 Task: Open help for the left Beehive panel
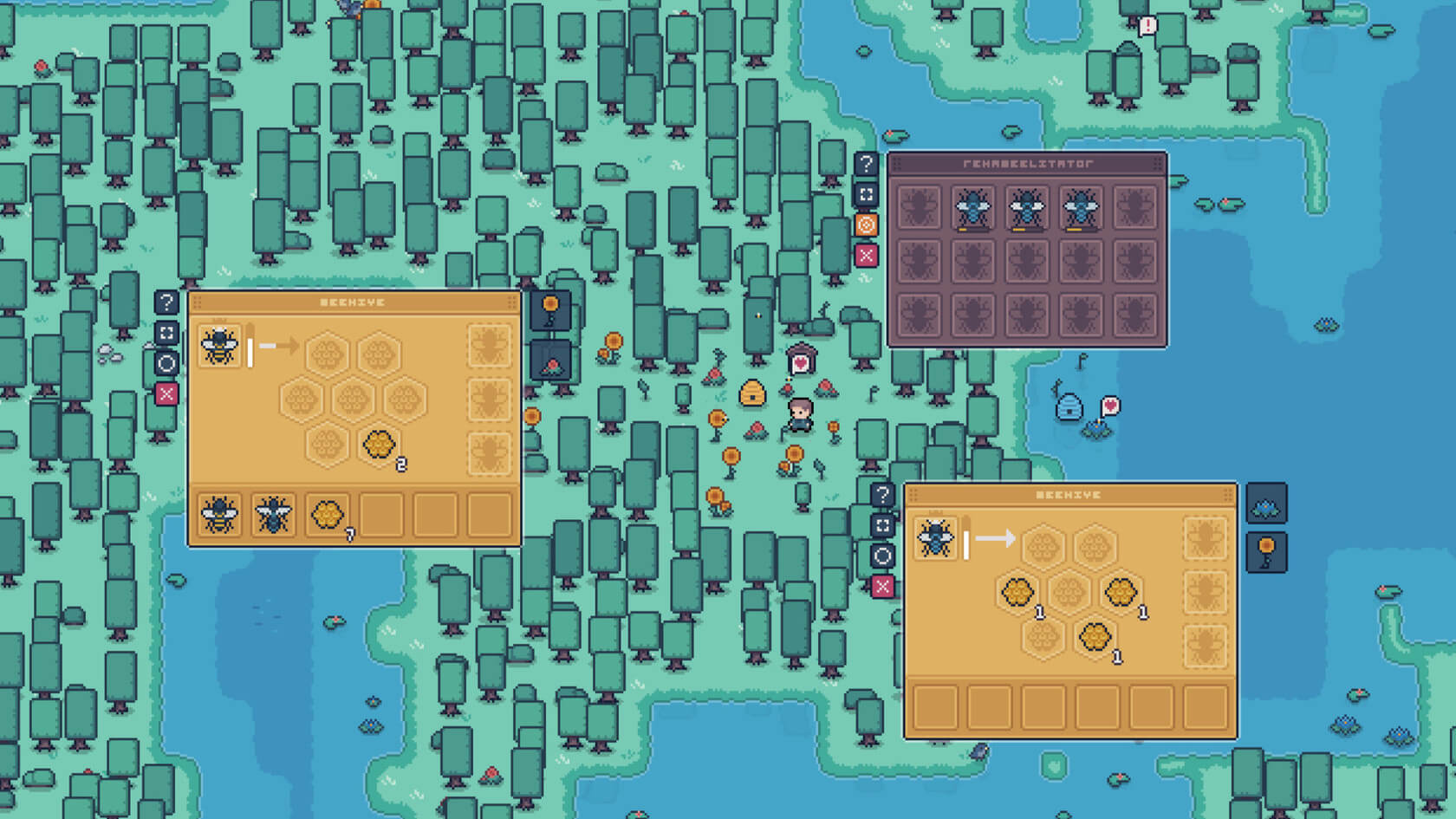pos(166,302)
